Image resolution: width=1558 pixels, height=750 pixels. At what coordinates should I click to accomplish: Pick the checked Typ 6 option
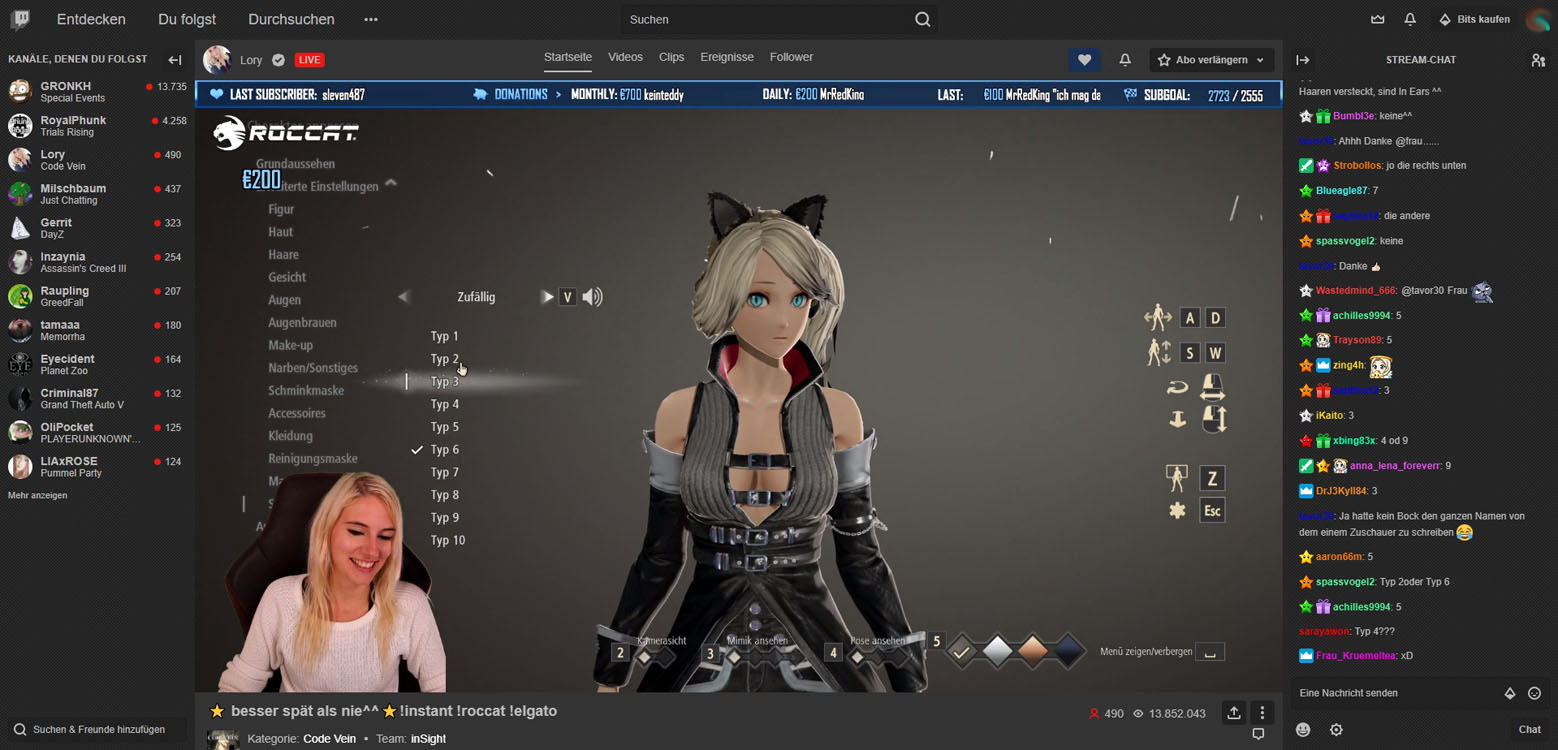(x=445, y=450)
